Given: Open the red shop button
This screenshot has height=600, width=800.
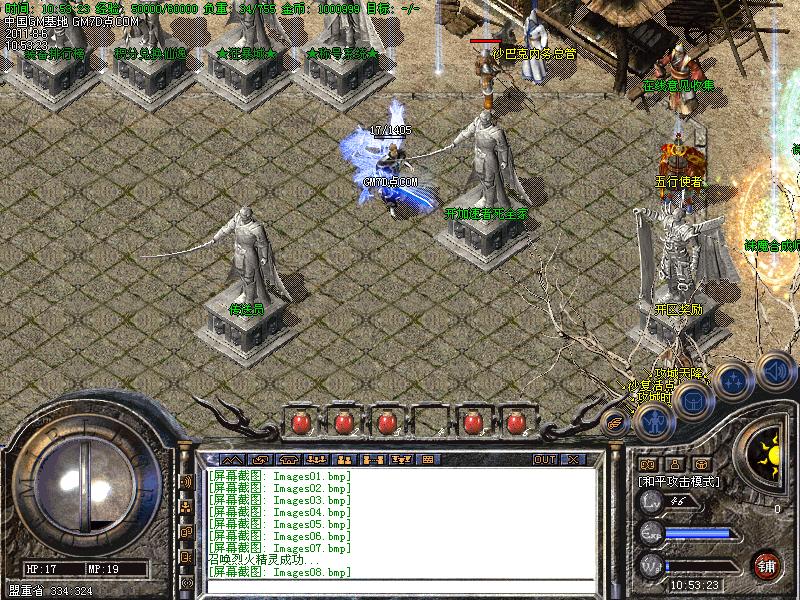Looking at the screenshot, I should (x=767, y=565).
